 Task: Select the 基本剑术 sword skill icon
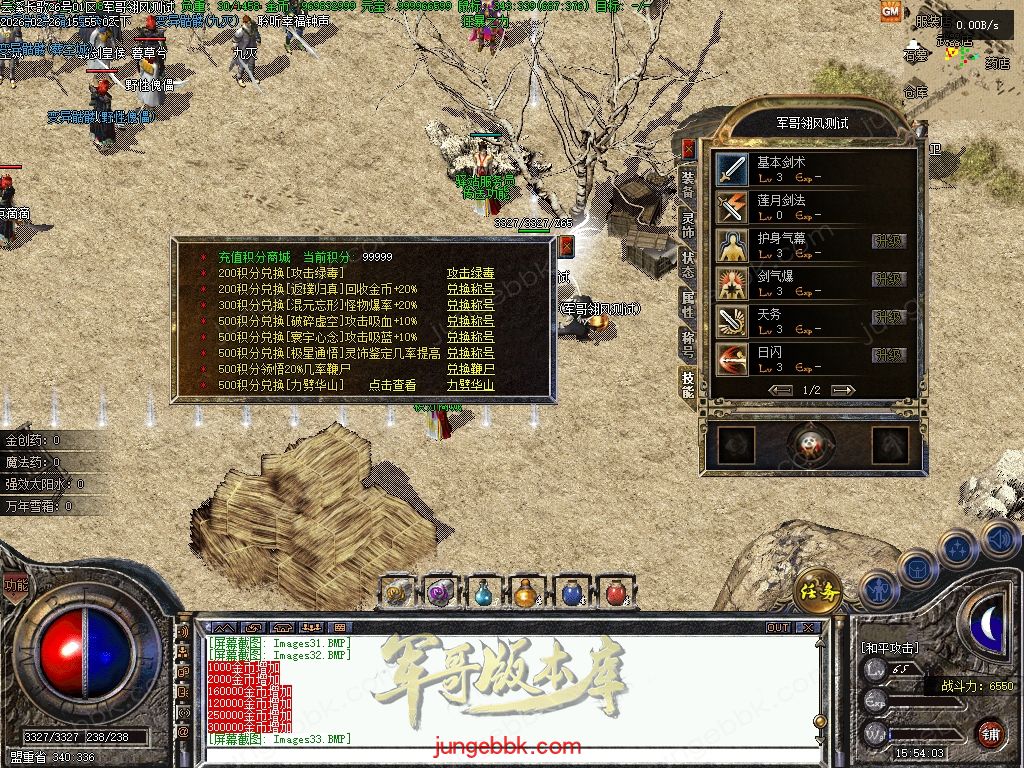tap(732, 169)
